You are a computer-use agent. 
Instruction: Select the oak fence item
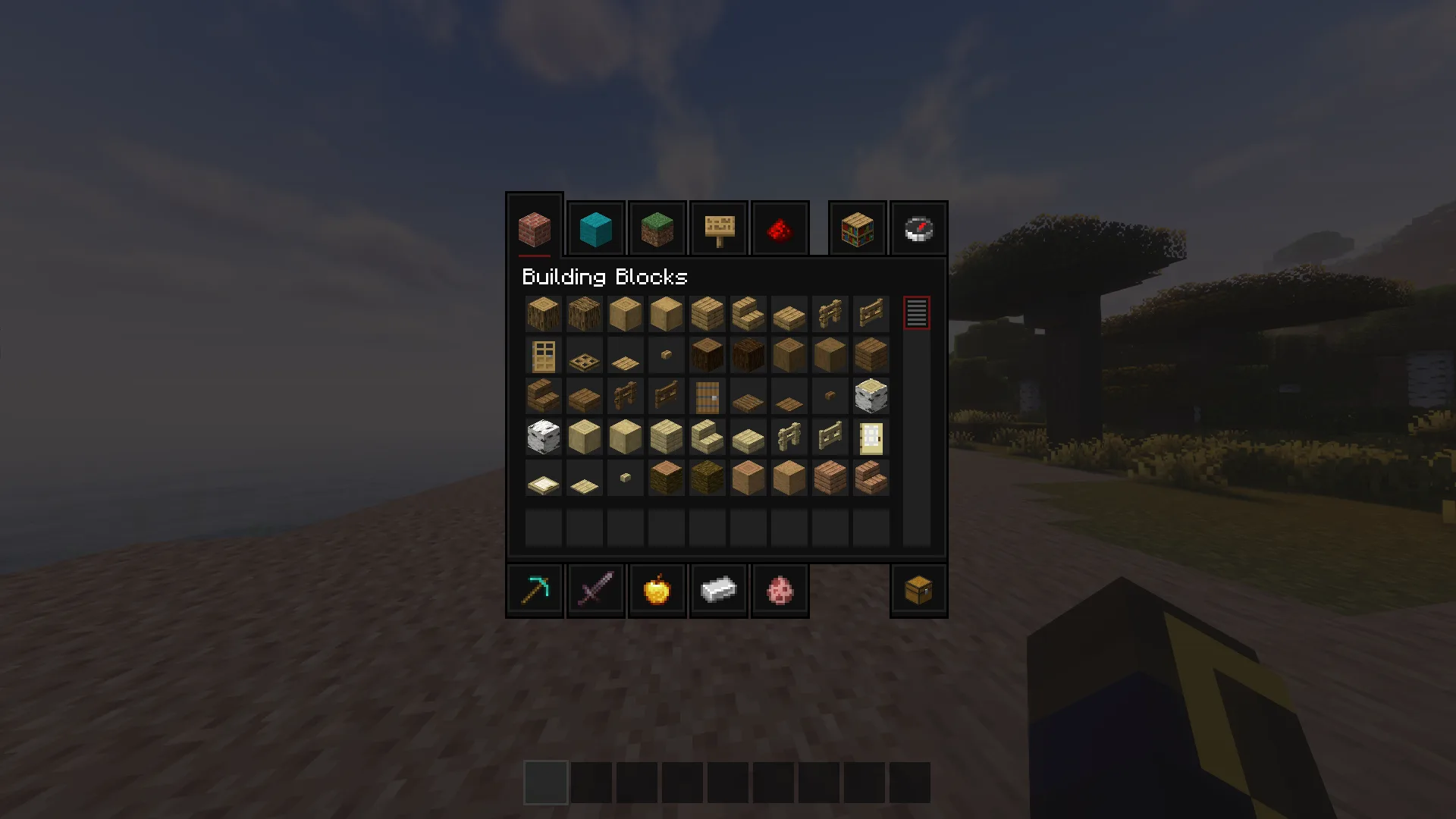[830, 314]
